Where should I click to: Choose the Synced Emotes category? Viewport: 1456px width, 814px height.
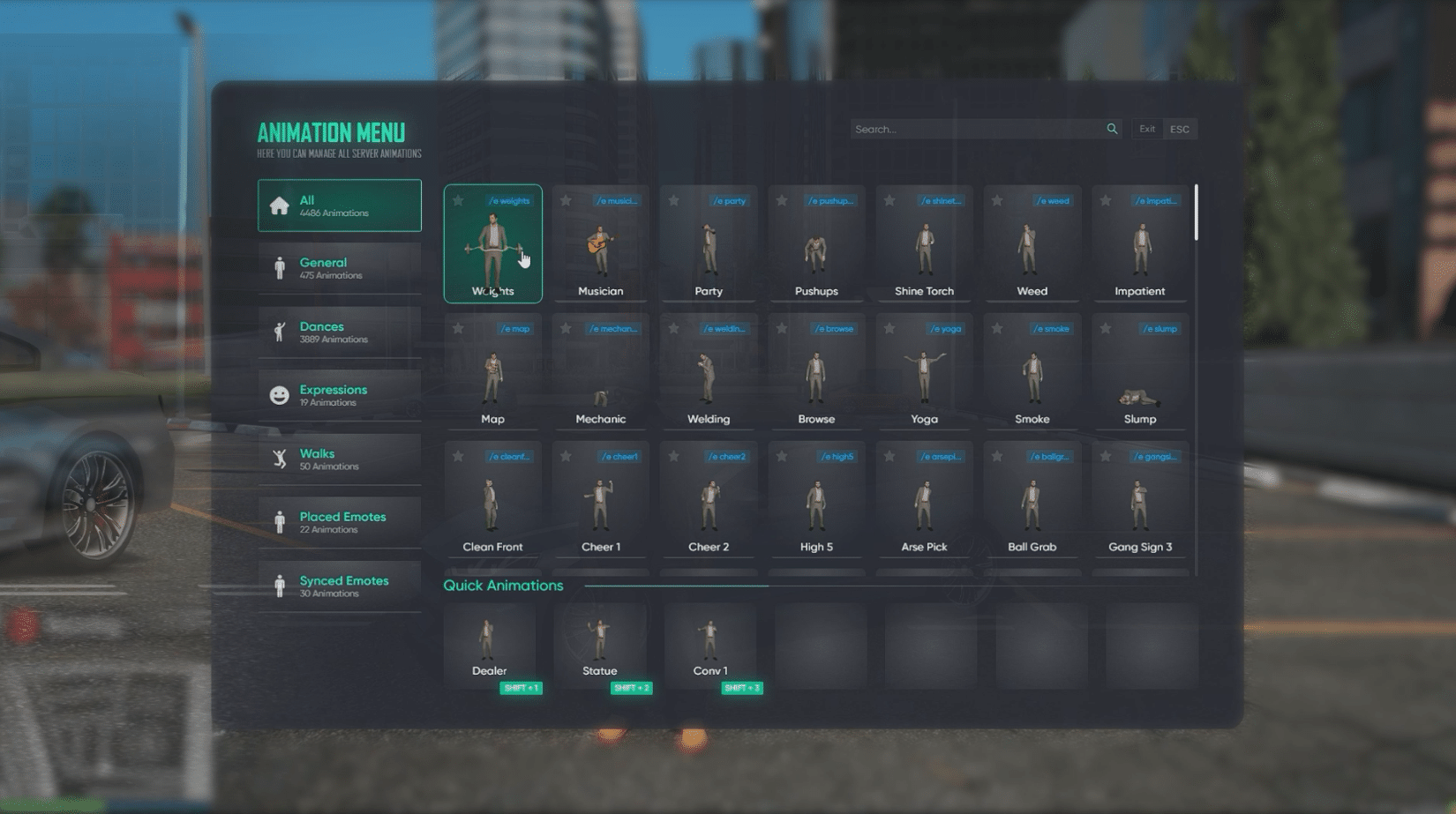[x=339, y=586]
